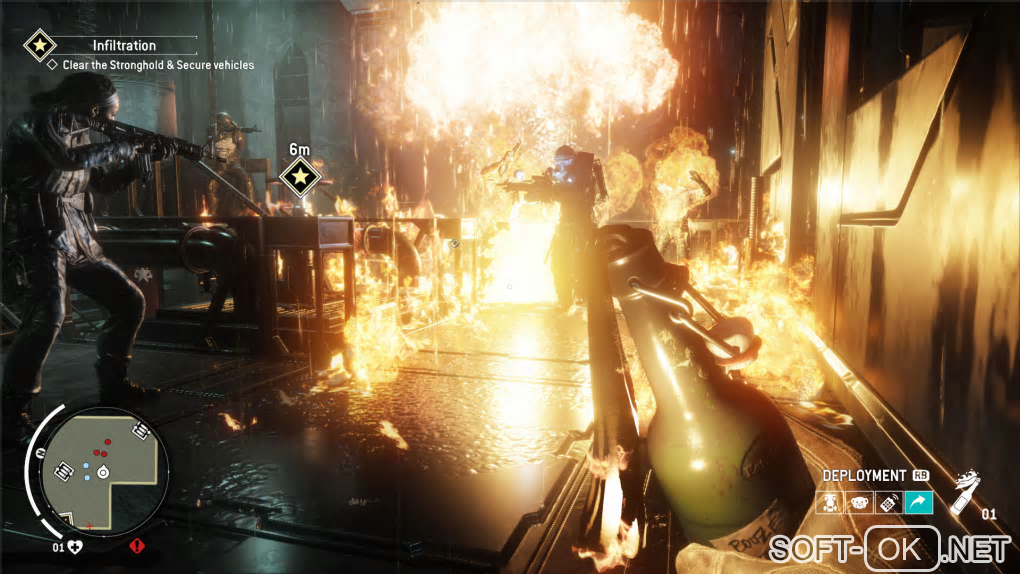Choose the highlighted throw arrow deployment

(x=918, y=504)
